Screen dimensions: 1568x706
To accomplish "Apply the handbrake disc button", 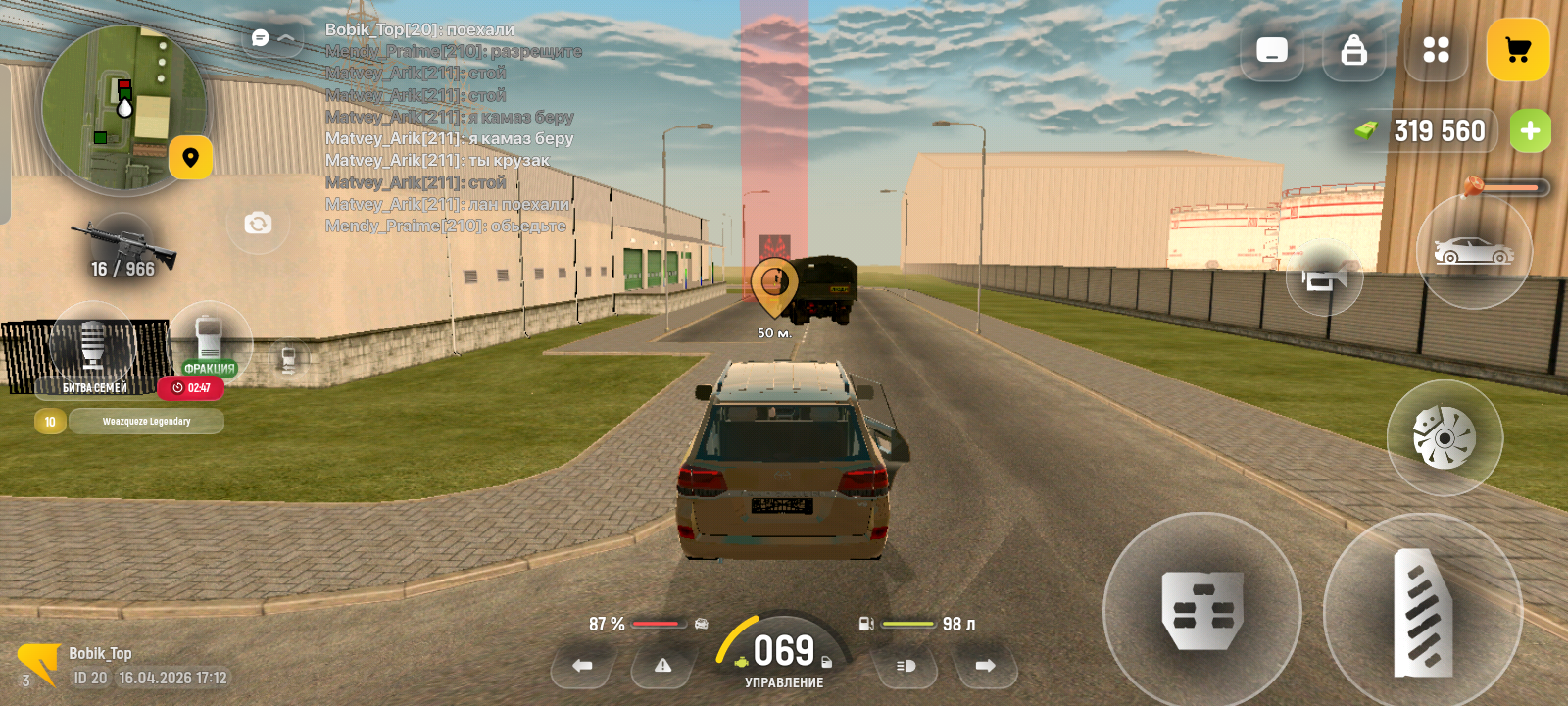I will [1444, 437].
